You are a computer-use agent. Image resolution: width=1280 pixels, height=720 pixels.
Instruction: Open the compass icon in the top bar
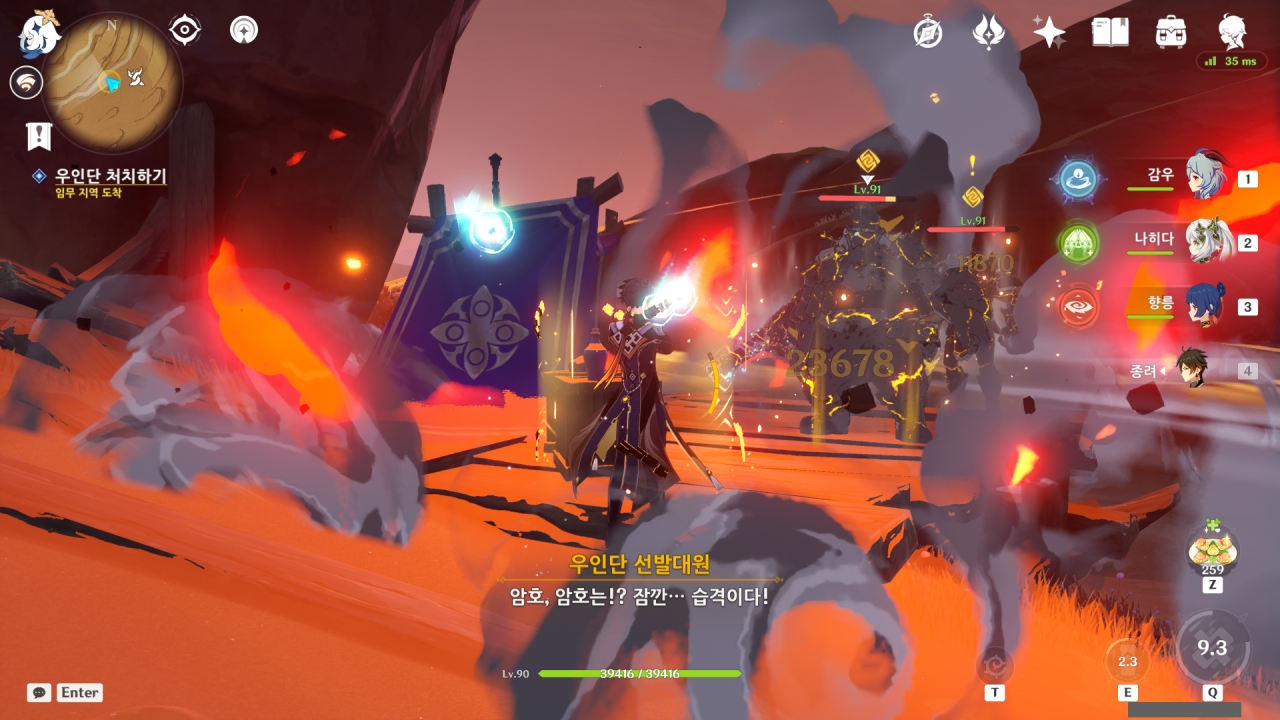click(928, 32)
